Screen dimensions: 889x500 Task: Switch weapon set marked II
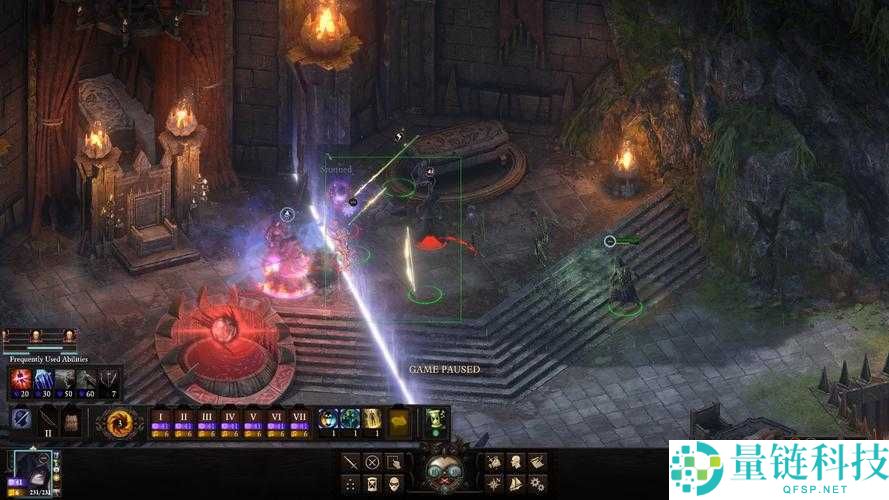[x=47, y=423]
